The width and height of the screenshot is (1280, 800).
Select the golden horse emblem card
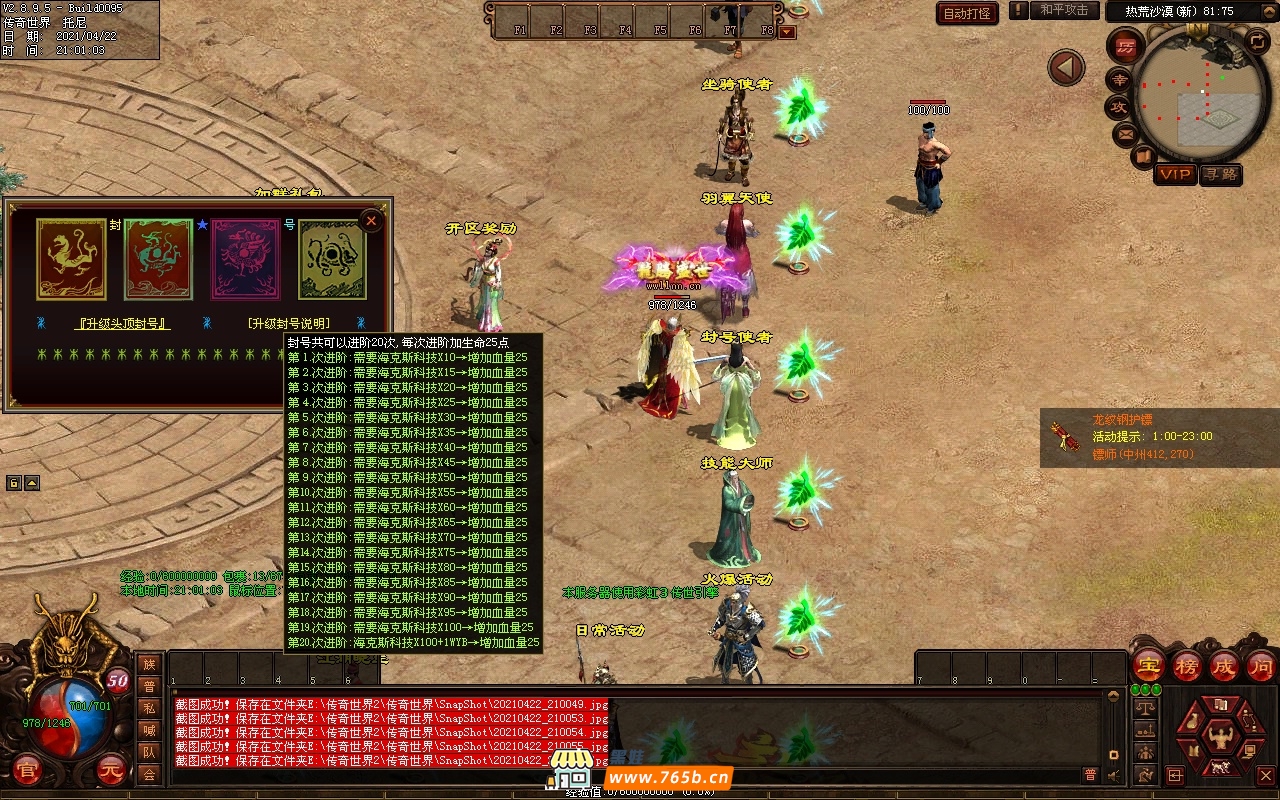tap(72, 260)
